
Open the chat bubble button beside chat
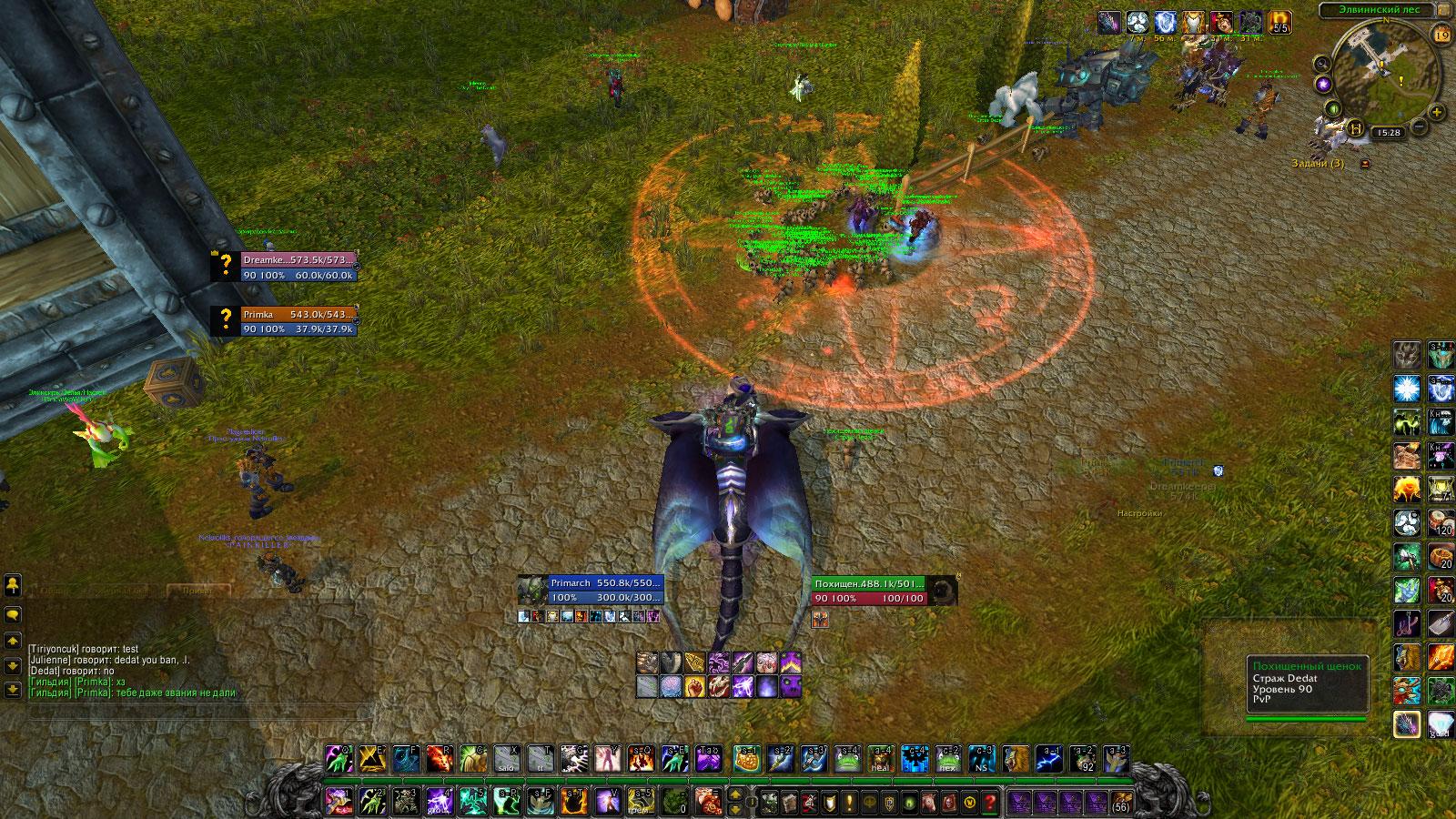pos(13,615)
